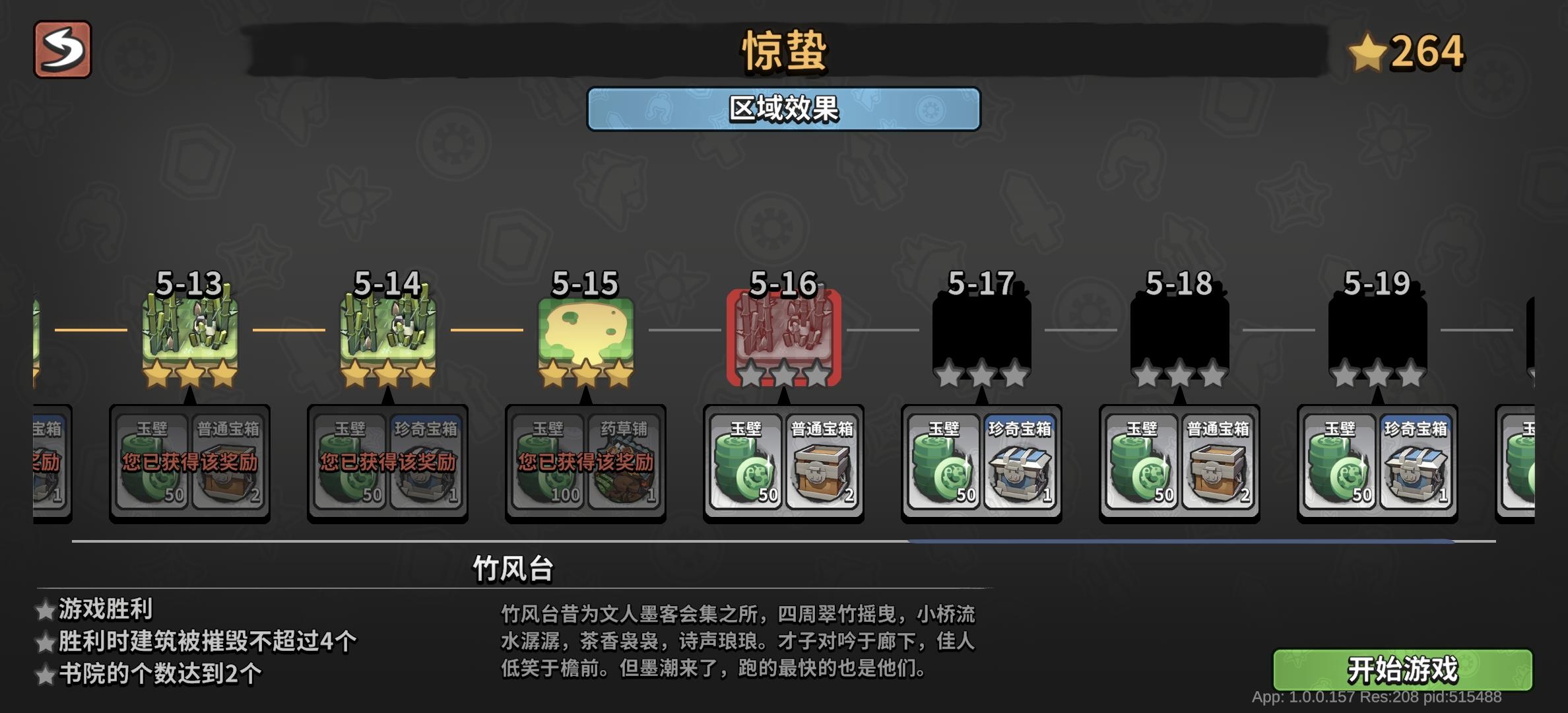Open the 区域效果 panel
The width and height of the screenshot is (1568, 713).
[784, 109]
